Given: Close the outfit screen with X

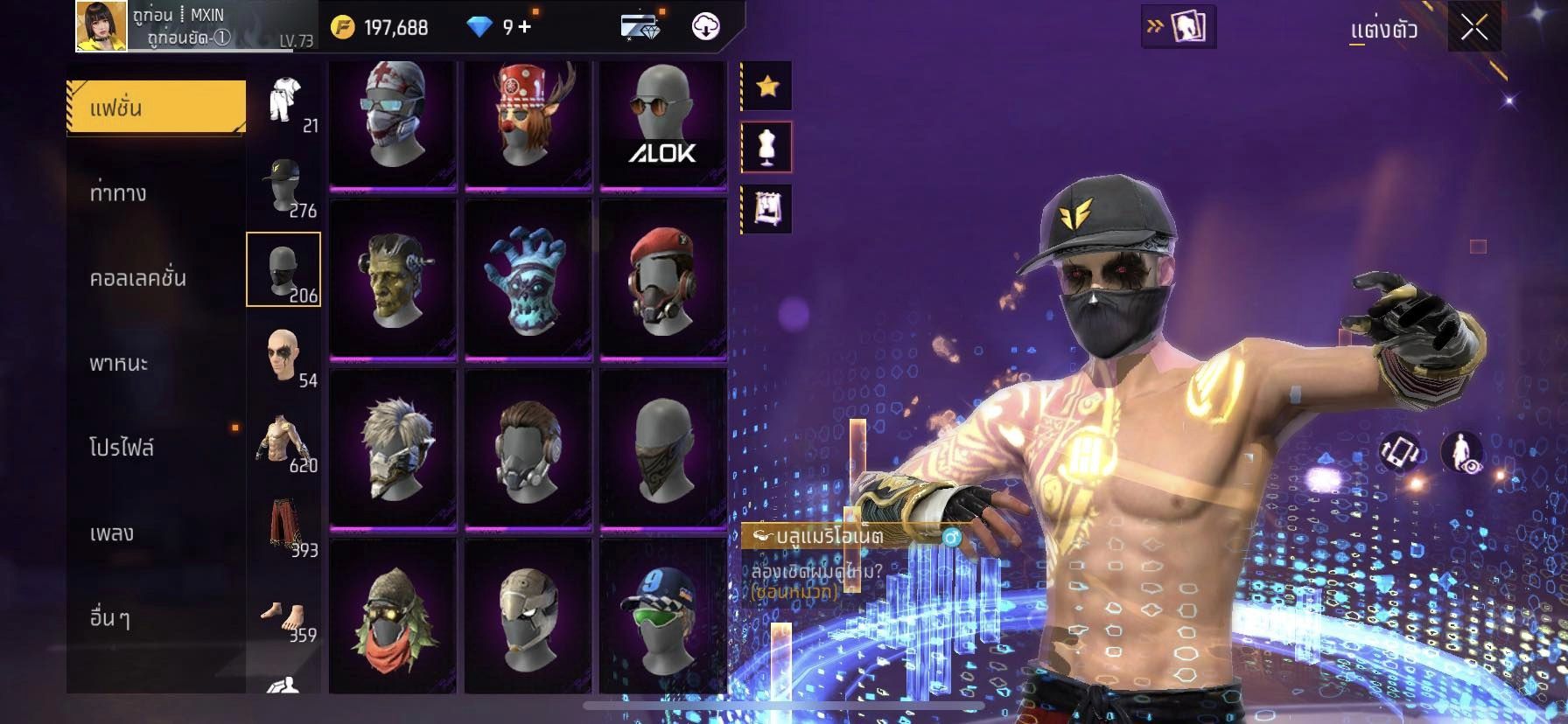Looking at the screenshot, I should point(1473,28).
